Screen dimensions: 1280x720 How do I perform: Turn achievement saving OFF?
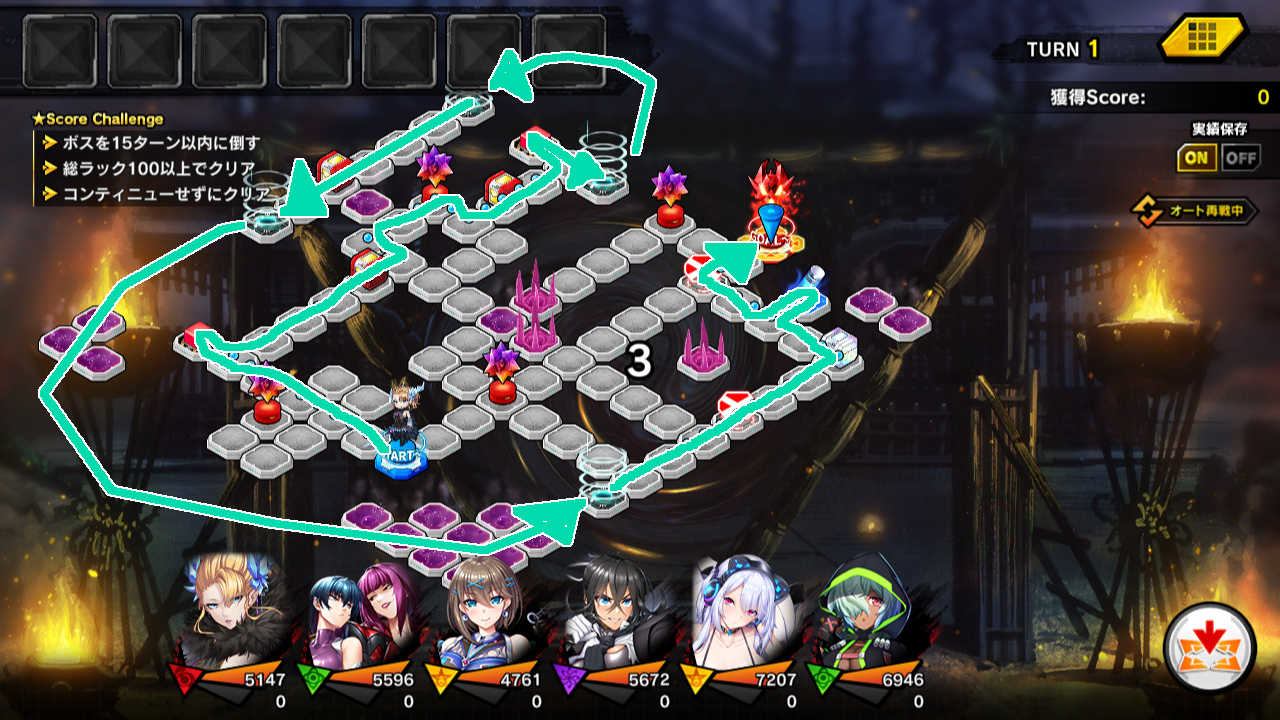tap(1241, 157)
